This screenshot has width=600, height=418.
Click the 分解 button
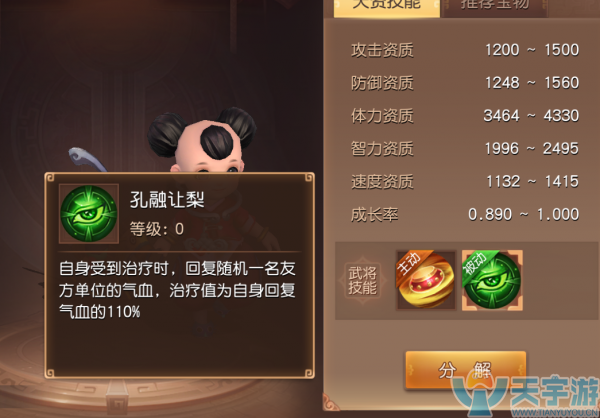[465, 370]
